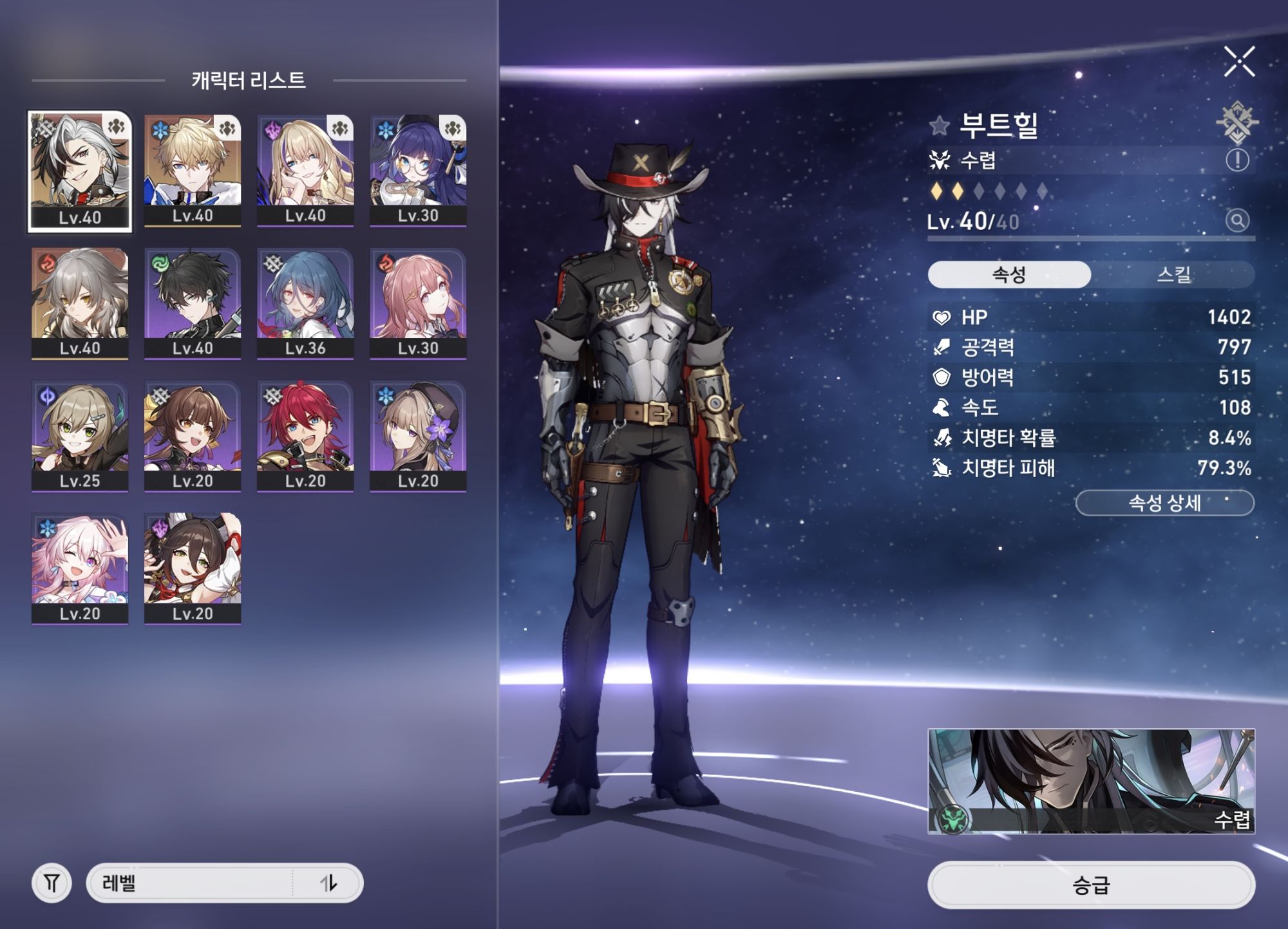Select Herta's portrait with purple flower hat

(x=418, y=436)
